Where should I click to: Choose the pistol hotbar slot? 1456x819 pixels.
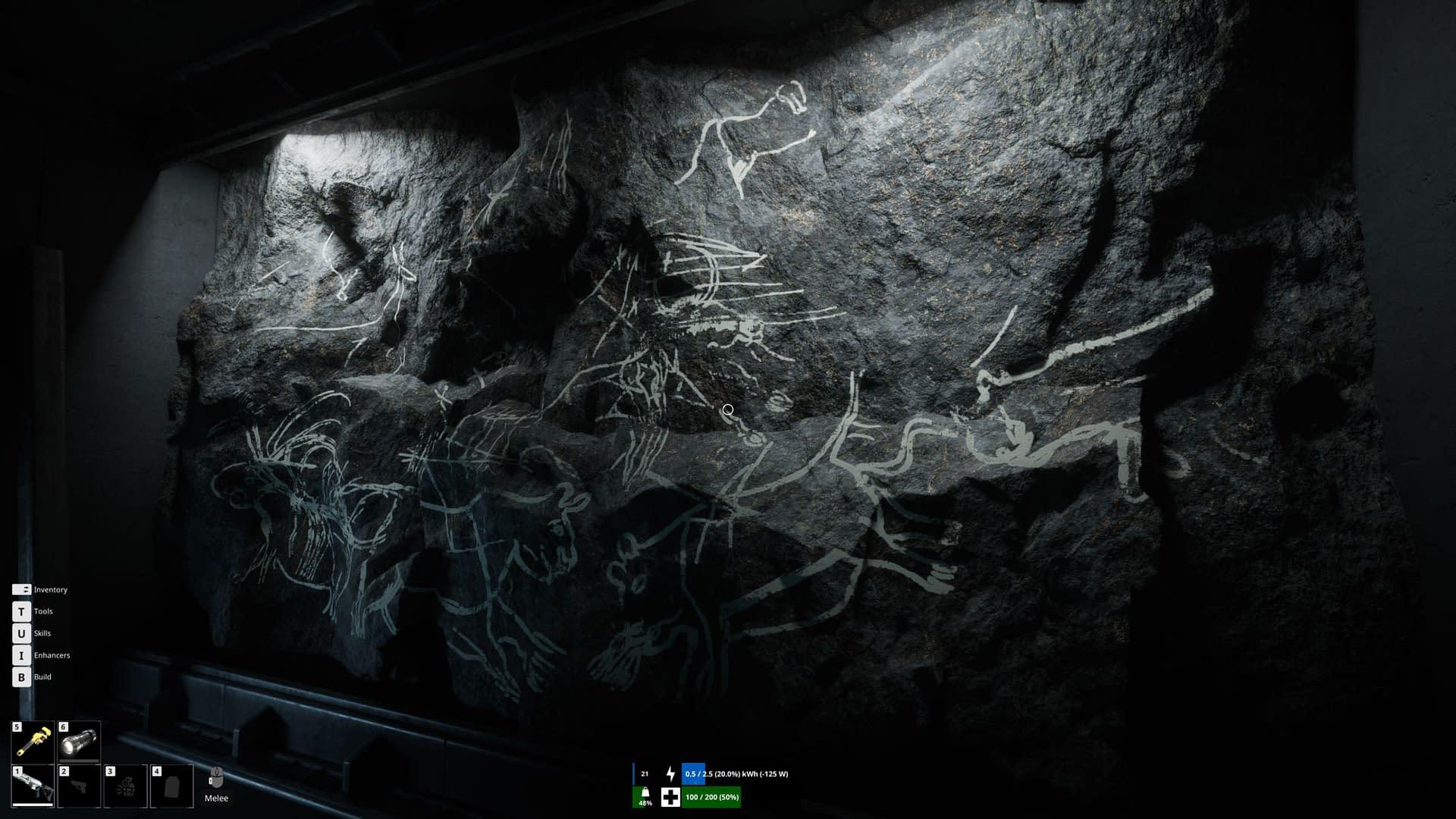79,786
